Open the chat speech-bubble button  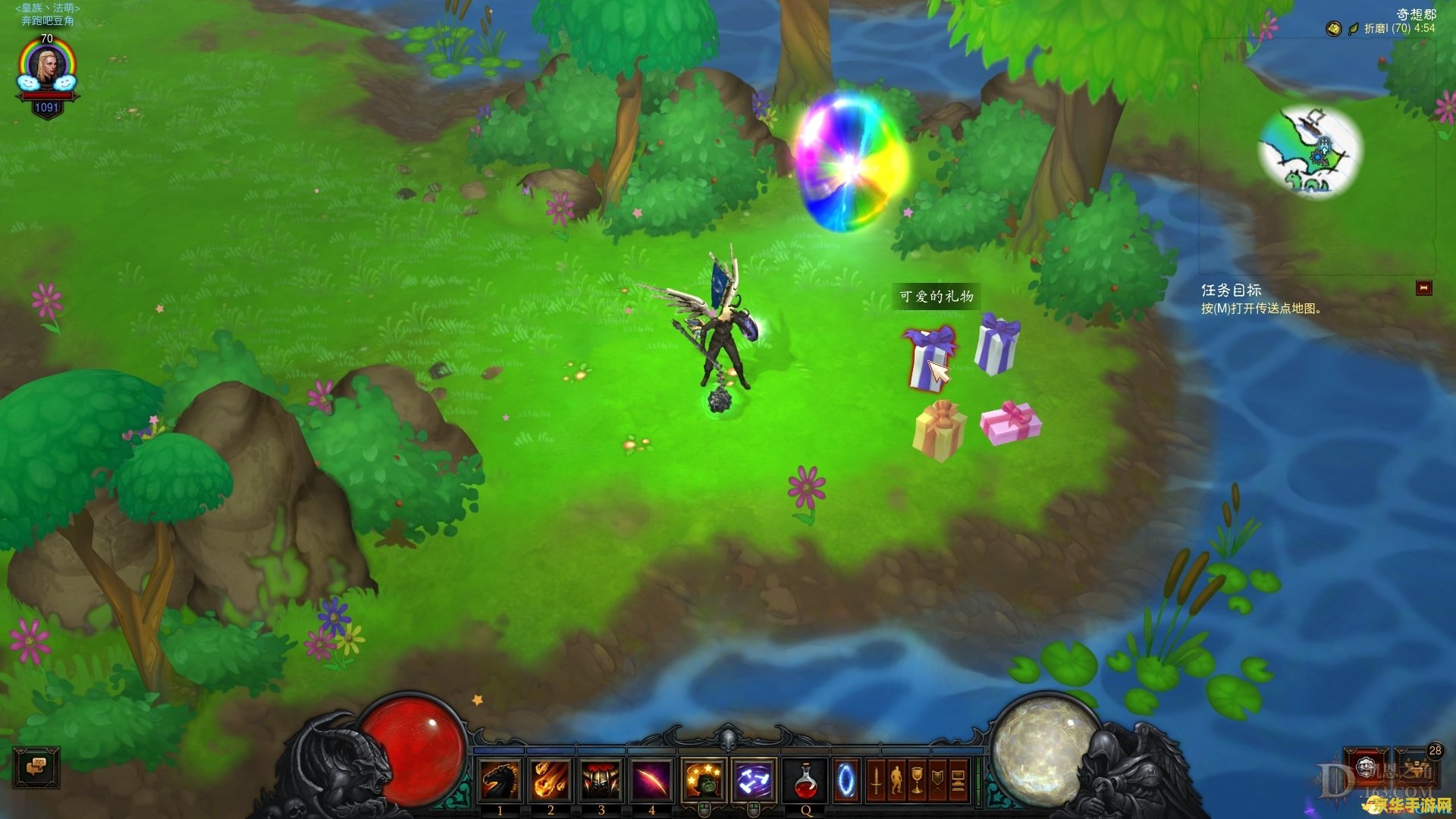[36, 767]
